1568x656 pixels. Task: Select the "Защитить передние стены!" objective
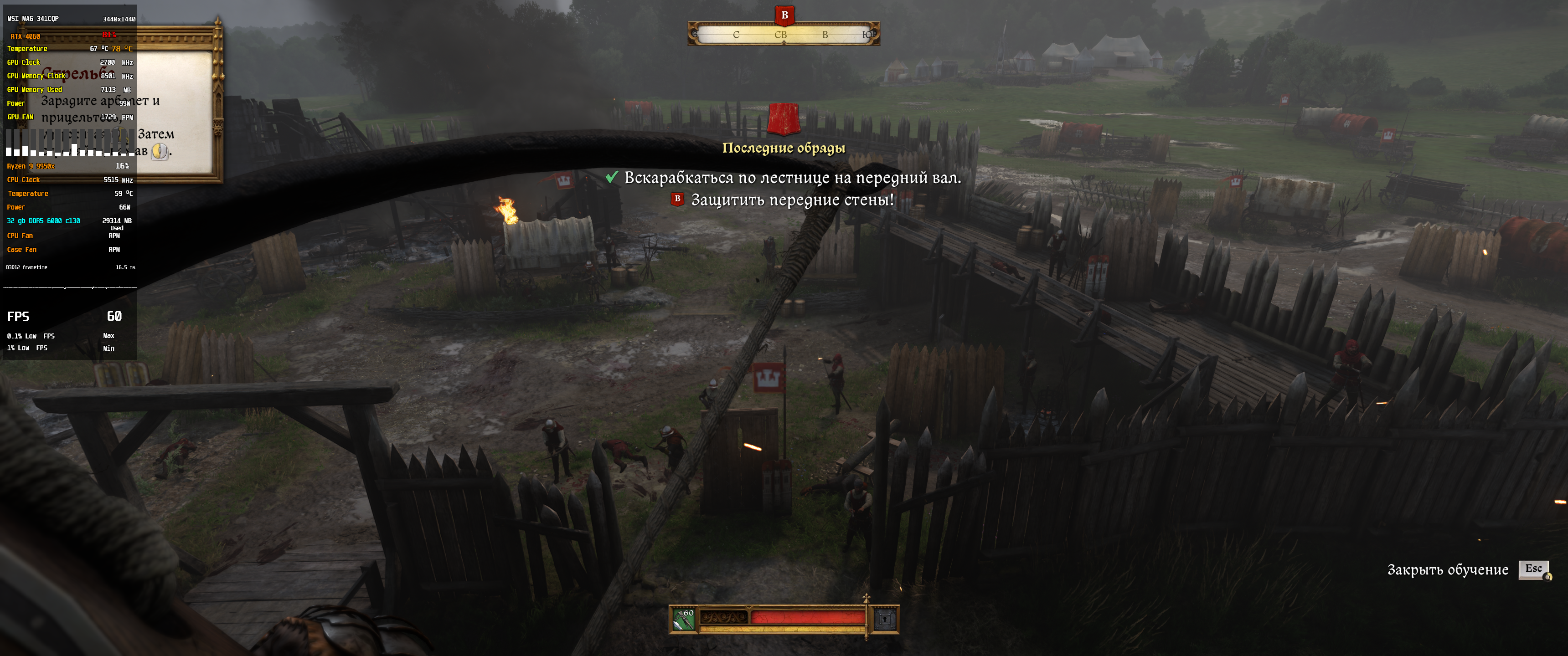point(792,200)
